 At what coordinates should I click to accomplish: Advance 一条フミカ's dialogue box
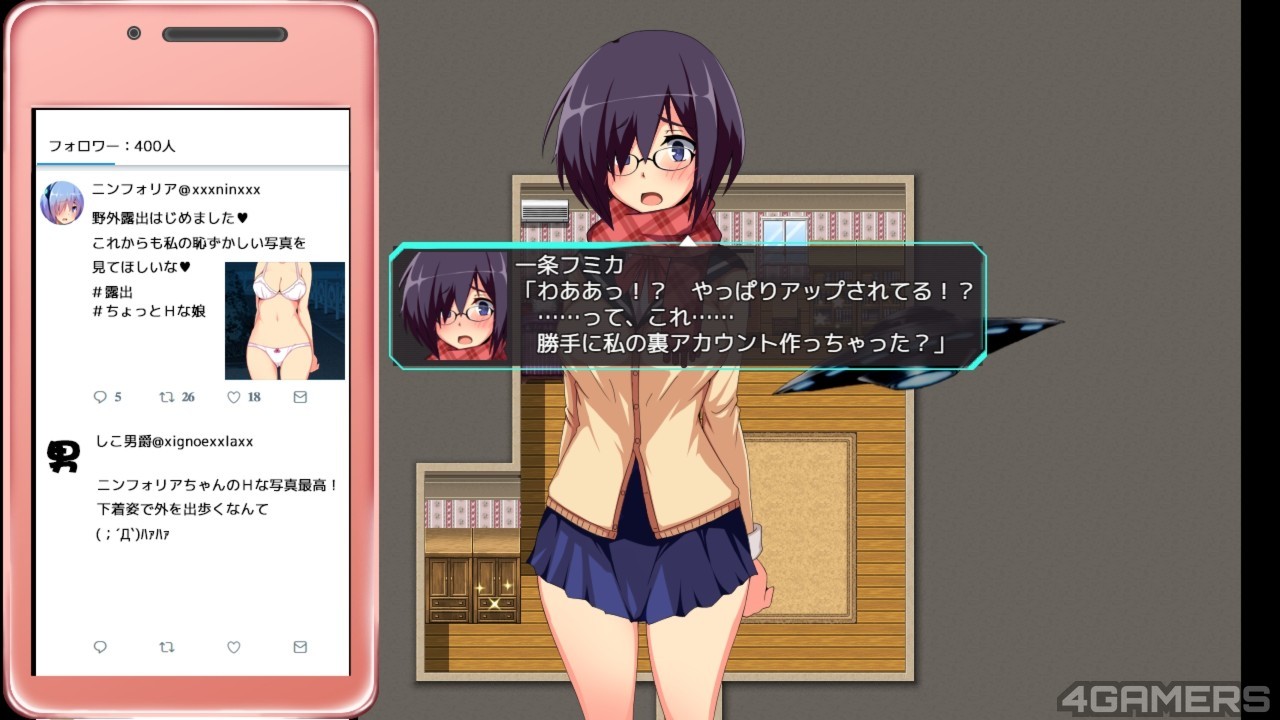point(688,306)
